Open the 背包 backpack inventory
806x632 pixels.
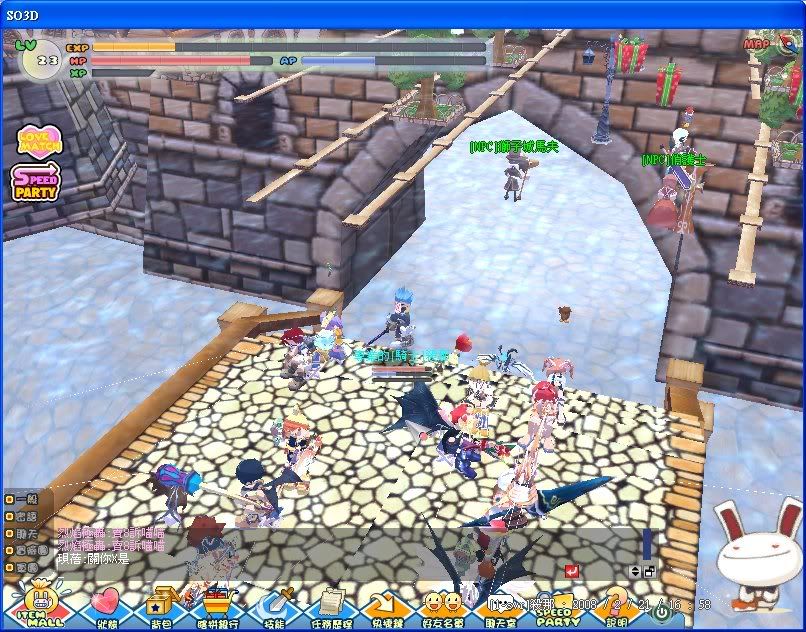[160, 604]
